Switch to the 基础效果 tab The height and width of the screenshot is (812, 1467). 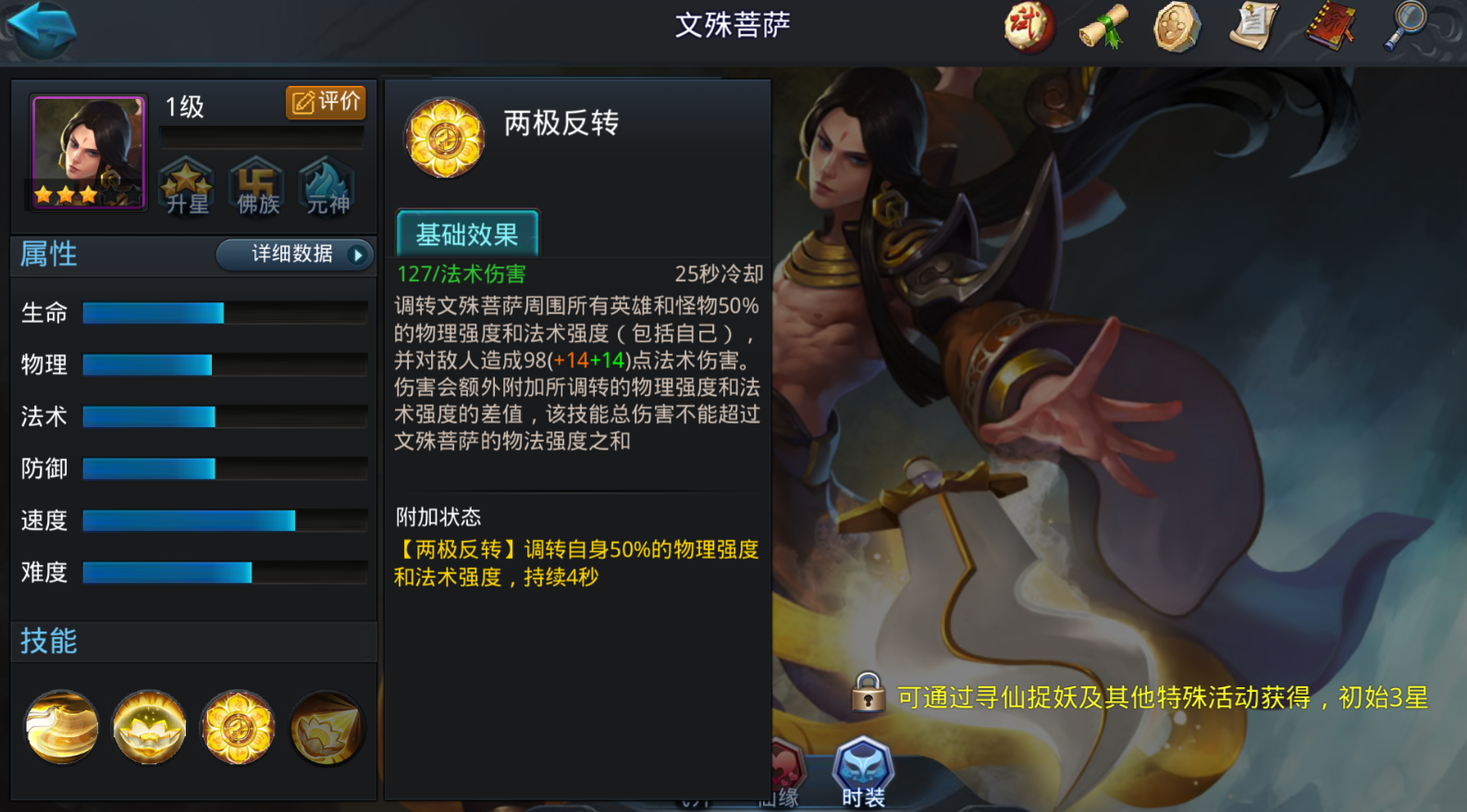(x=467, y=234)
